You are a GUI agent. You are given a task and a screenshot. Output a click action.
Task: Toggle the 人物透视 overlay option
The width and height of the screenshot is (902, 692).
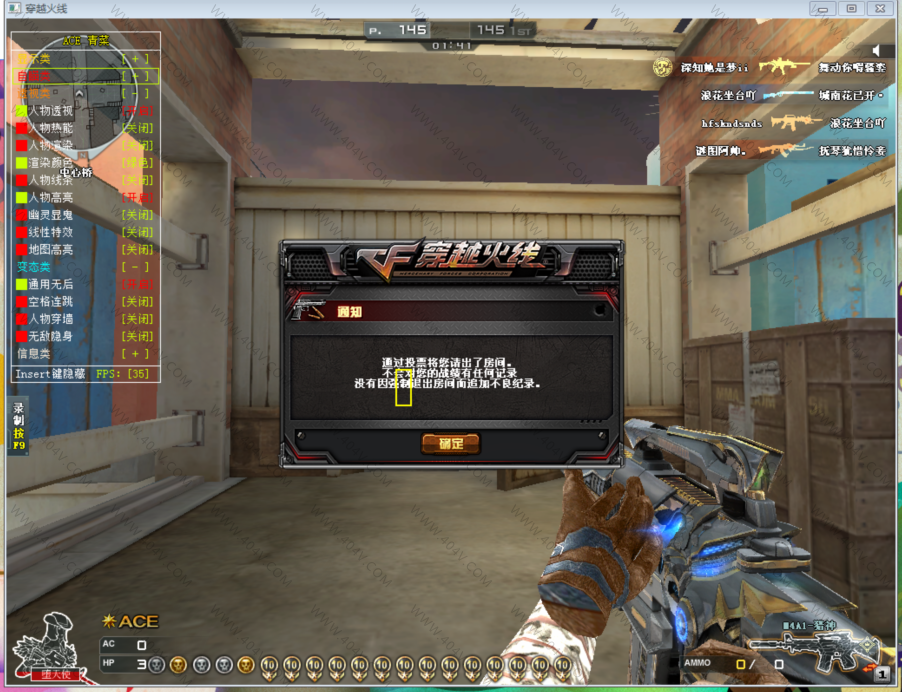pyautogui.click(x=136, y=111)
